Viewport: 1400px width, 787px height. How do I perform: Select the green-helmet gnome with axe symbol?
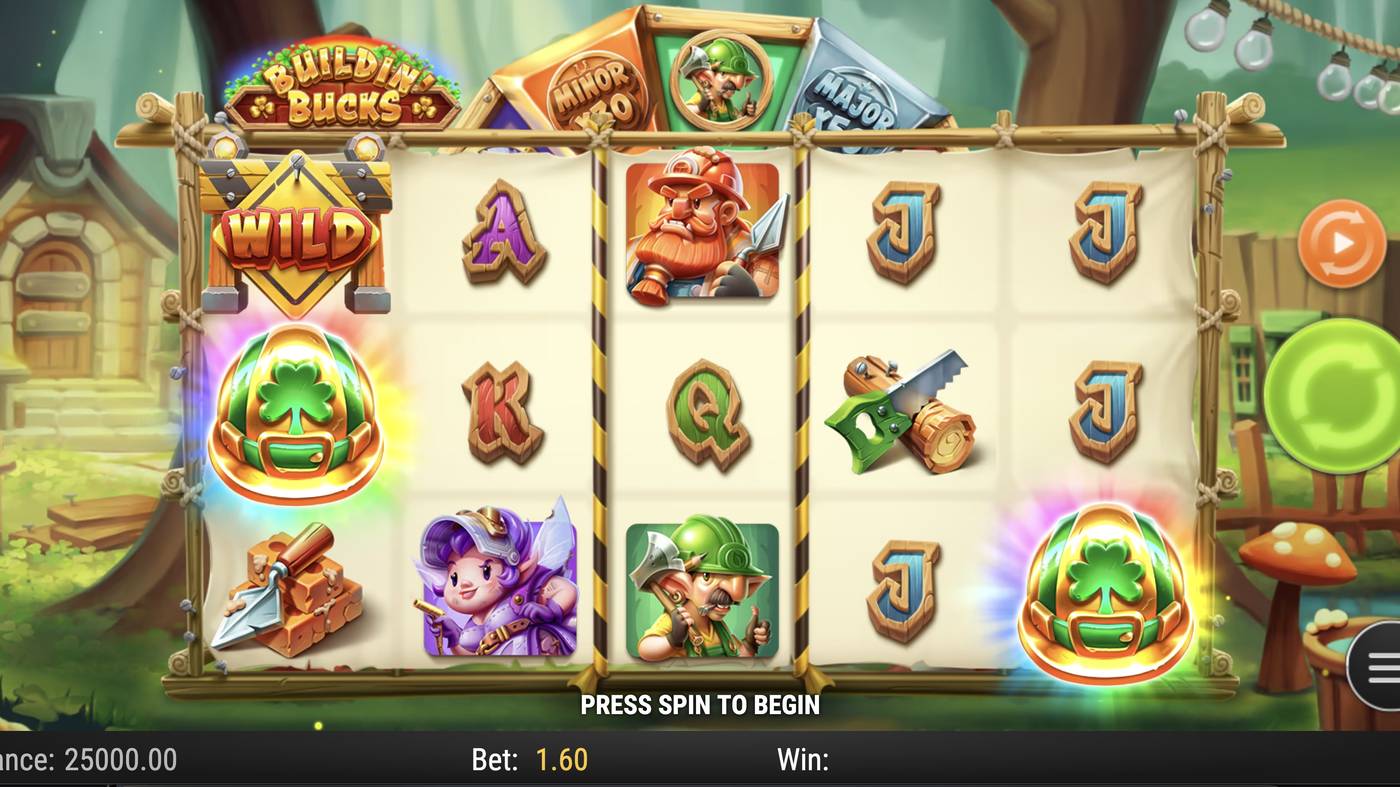[700, 590]
